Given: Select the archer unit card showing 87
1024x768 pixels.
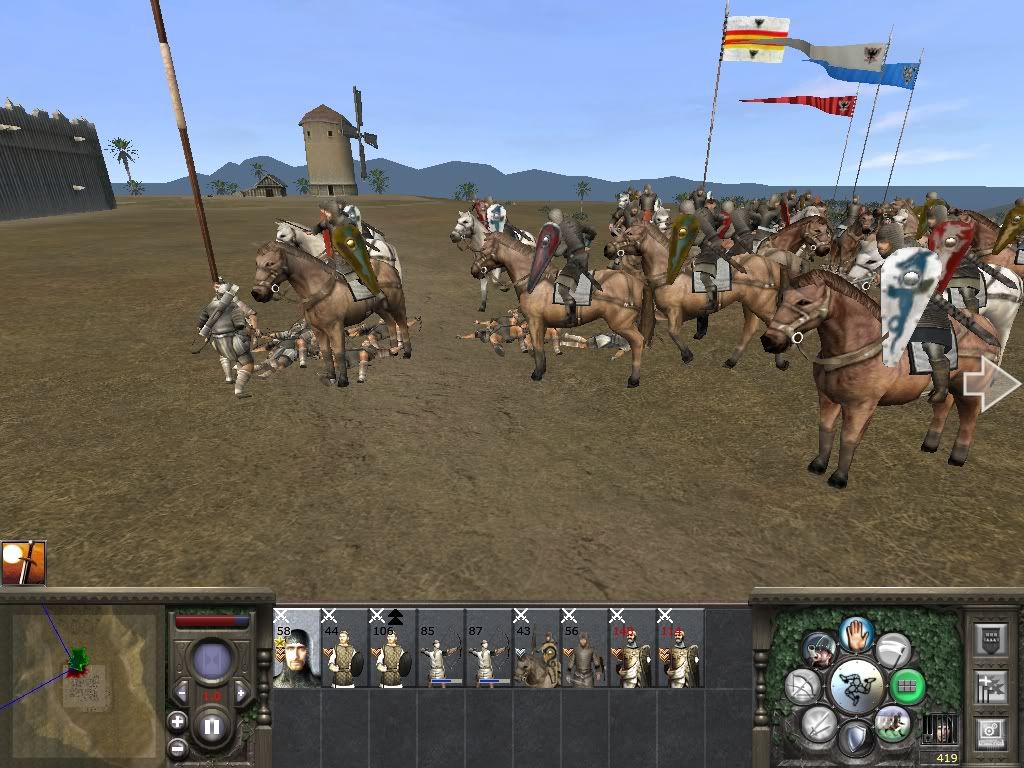Looking at the screenshot, I should coord(489,648).
